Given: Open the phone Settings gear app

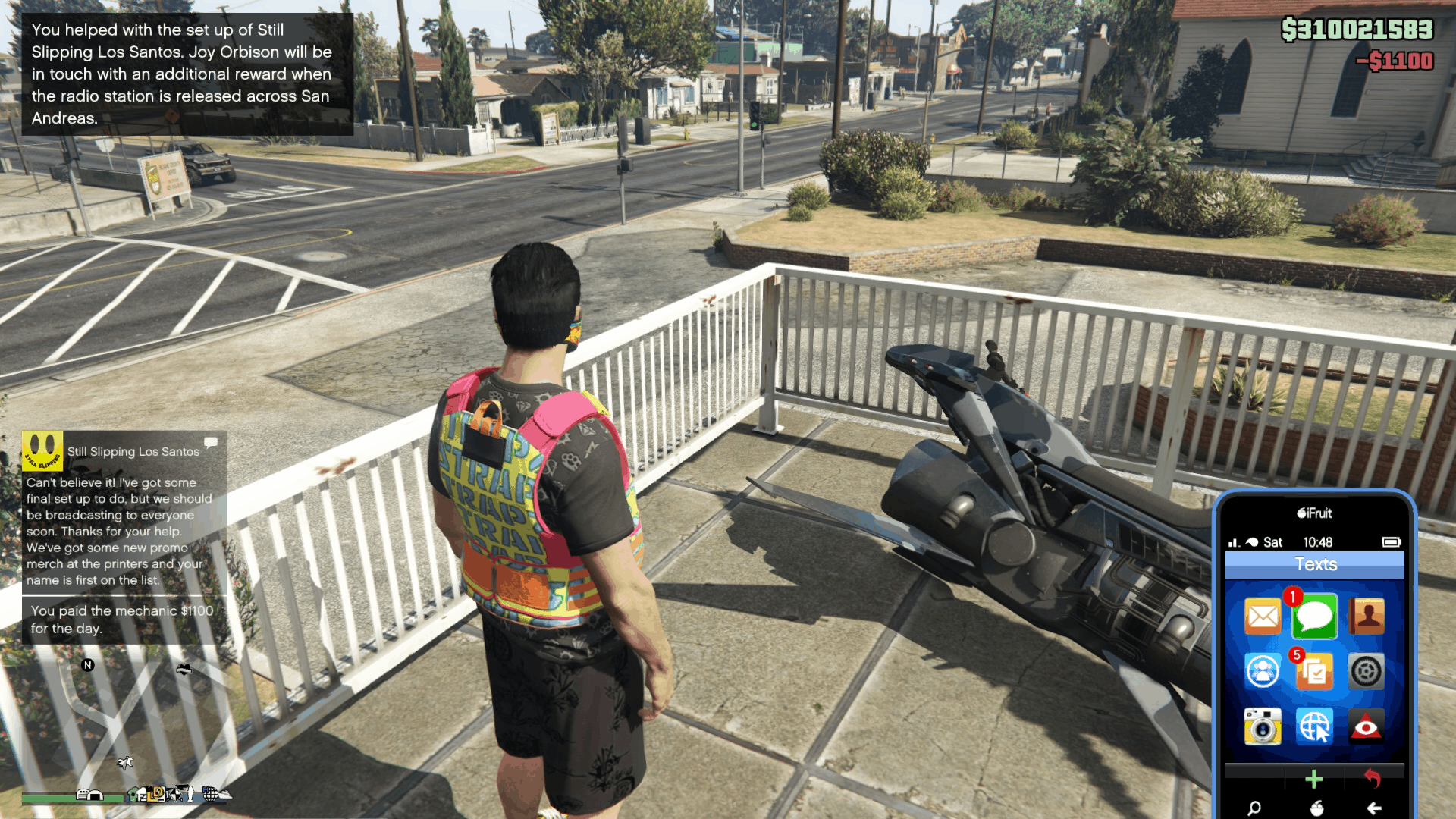Looking at the screenshot, I should pyautogui.click(x=1366, y=671).
